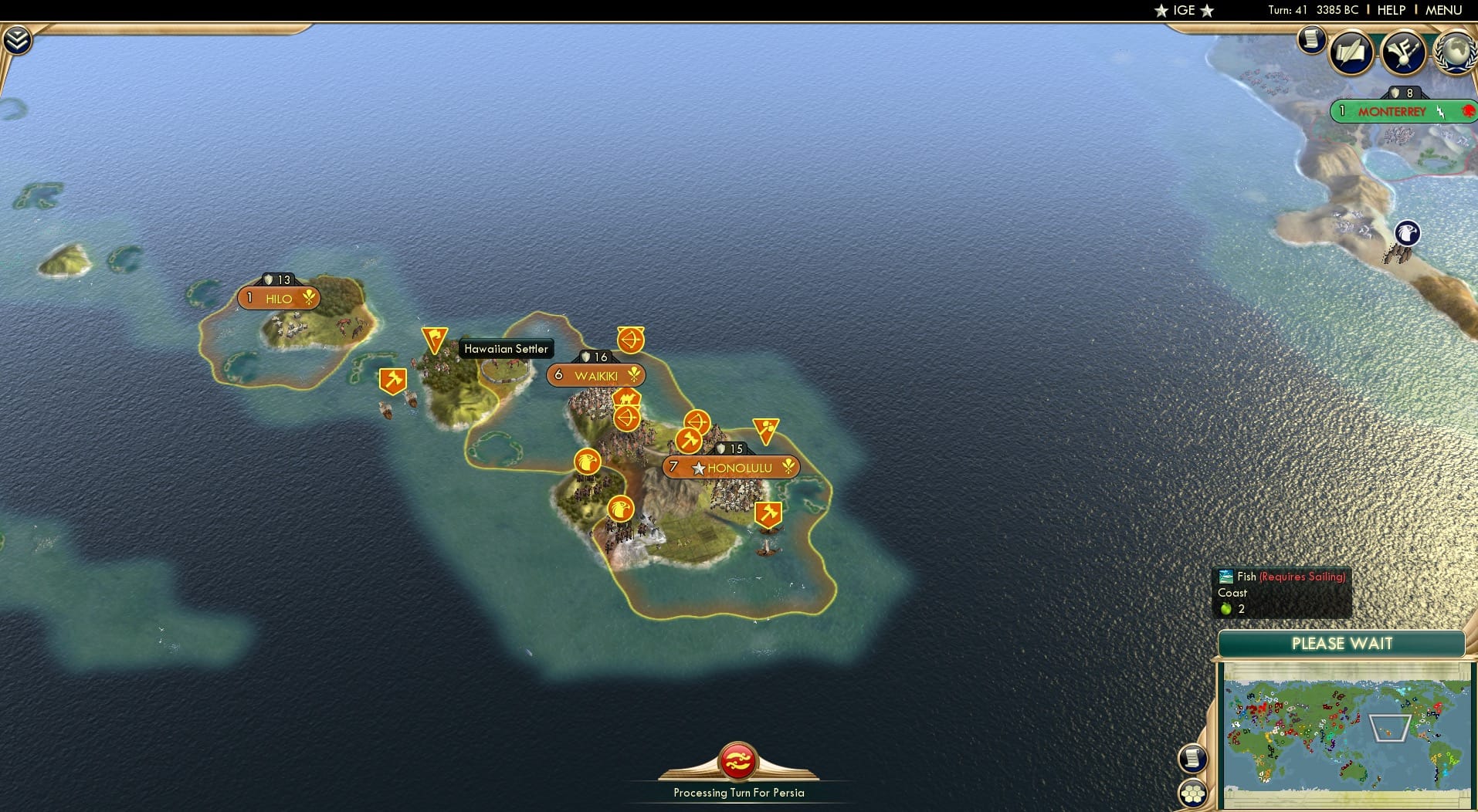The width and height of the screenshot is (1478, 812).
Task: Open the notification log scroll in top right
Action: click(x=1312, y=41)
